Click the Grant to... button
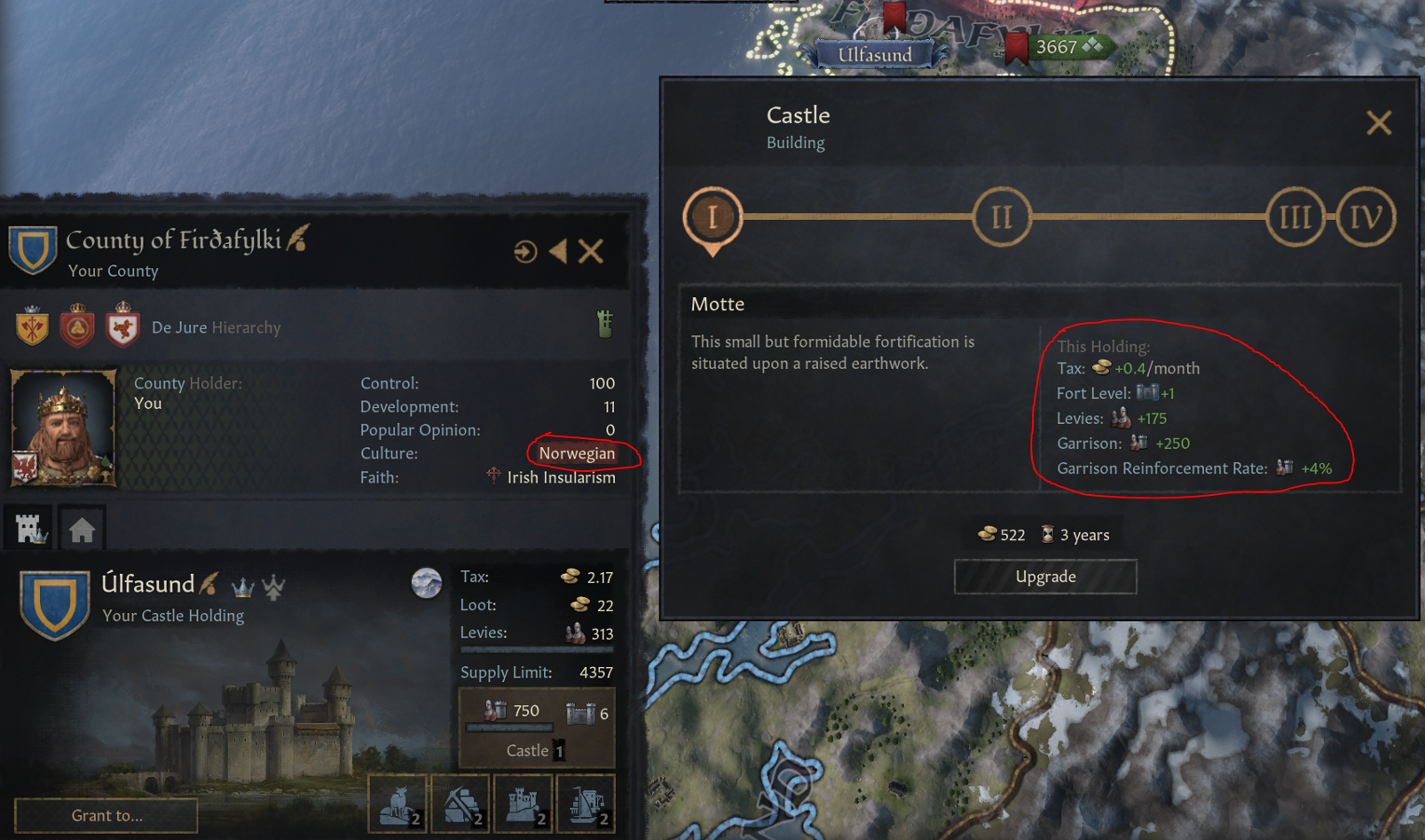 point(106,815)
